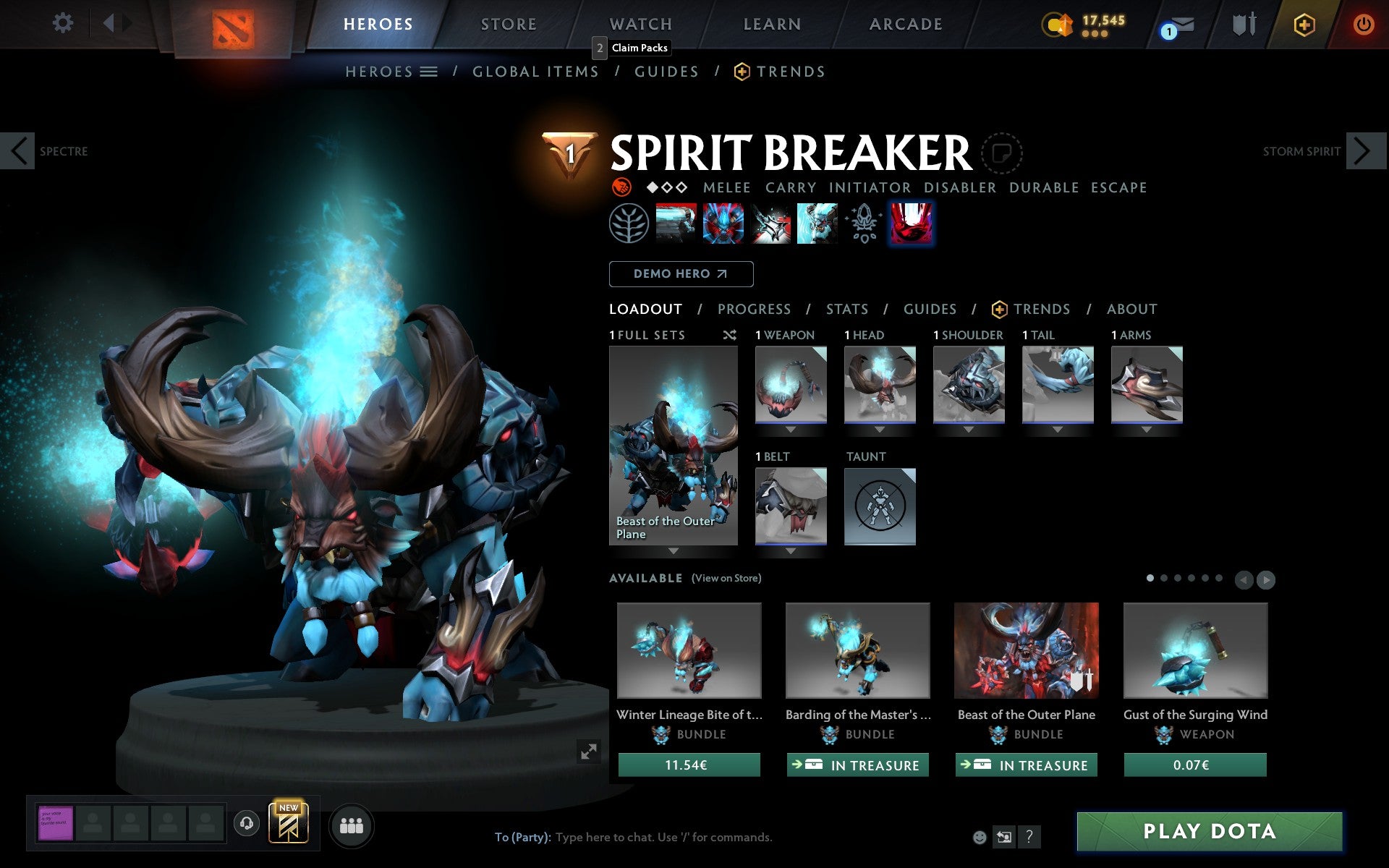Switch to the STATS tab

coord(846,309)
